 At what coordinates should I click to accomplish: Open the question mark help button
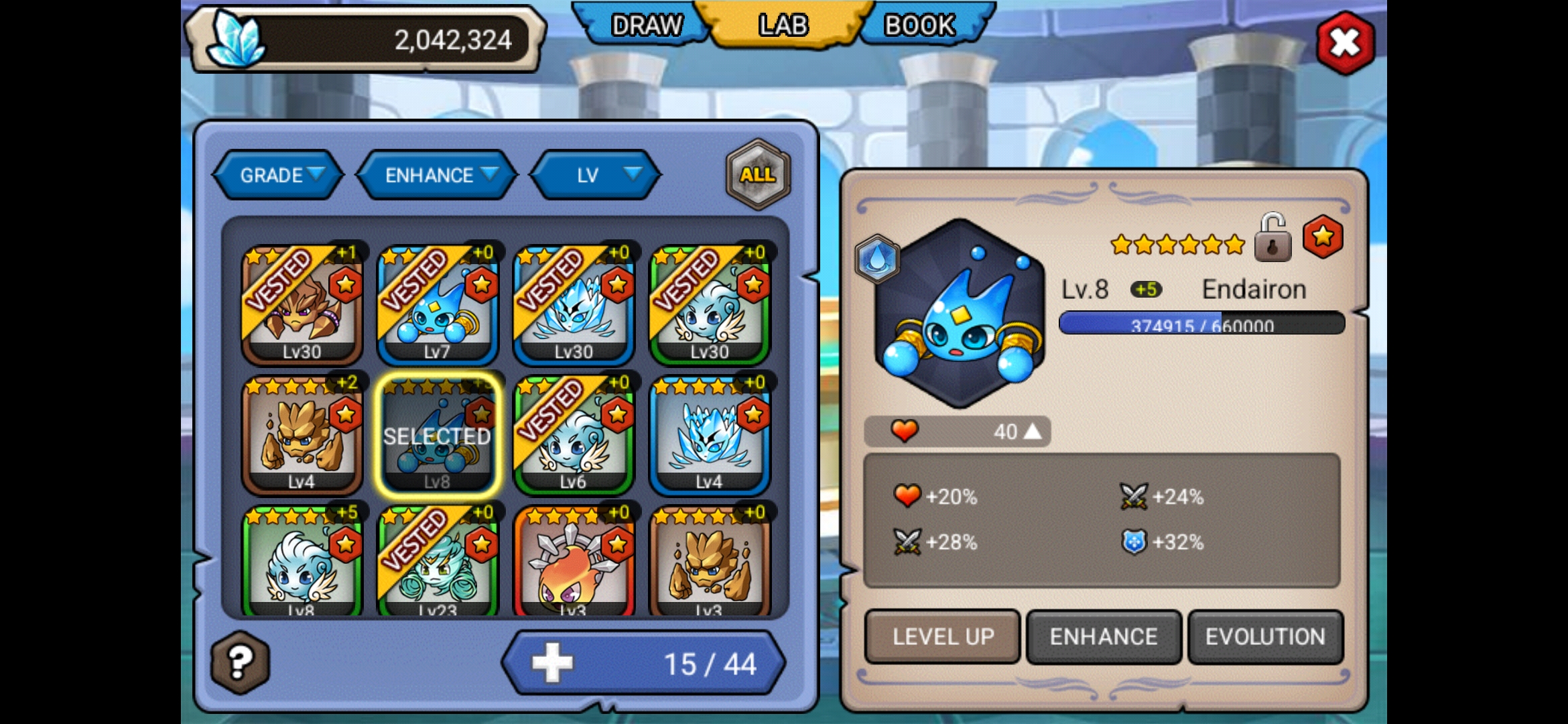240,662
